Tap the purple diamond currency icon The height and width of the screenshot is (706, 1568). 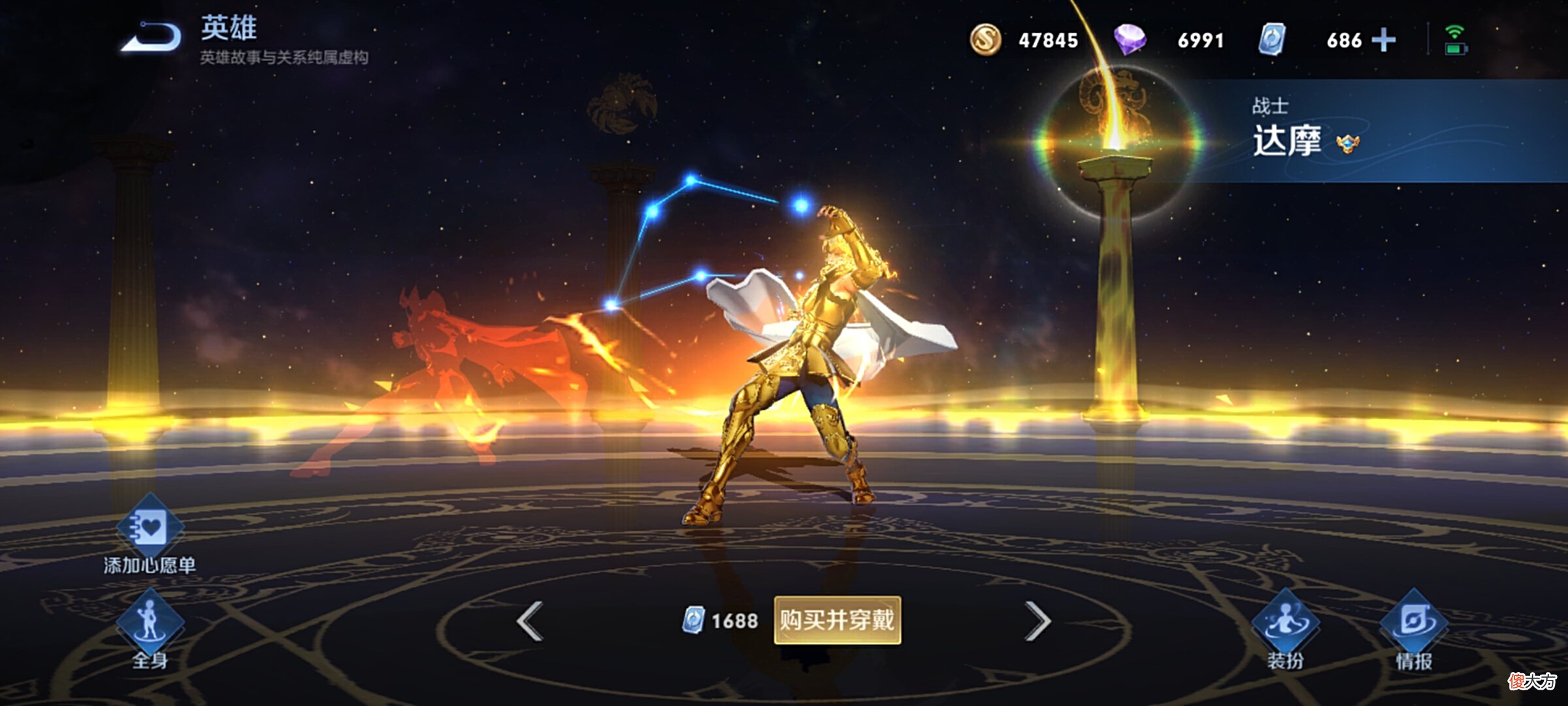click(x=1130, y=40)
